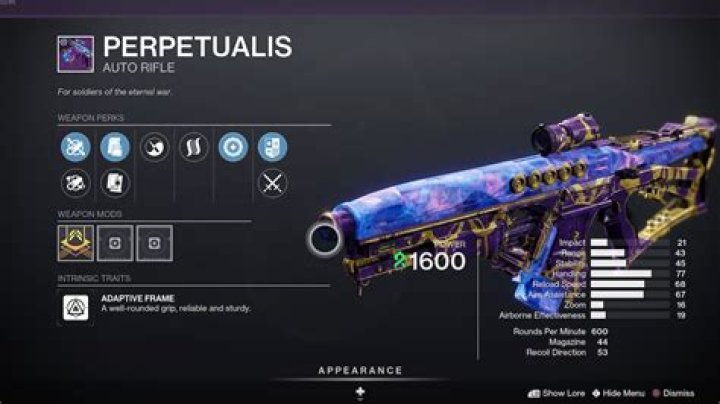Select the first barrel perk in the top row
This screenshot has height=404, width=720.
pos(75,148)
